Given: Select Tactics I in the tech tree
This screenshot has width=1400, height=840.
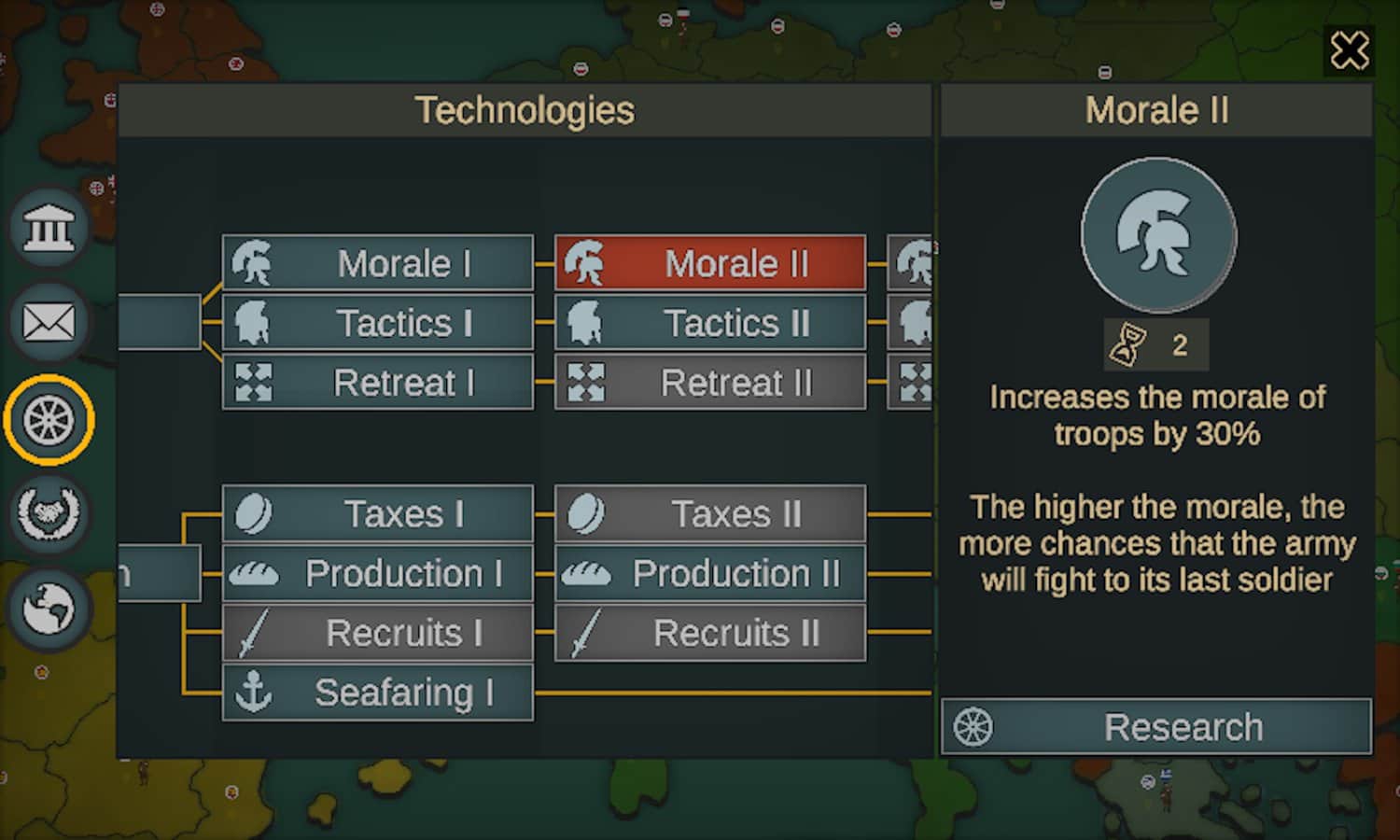Looking at the screenshot, I should [378, 323].
